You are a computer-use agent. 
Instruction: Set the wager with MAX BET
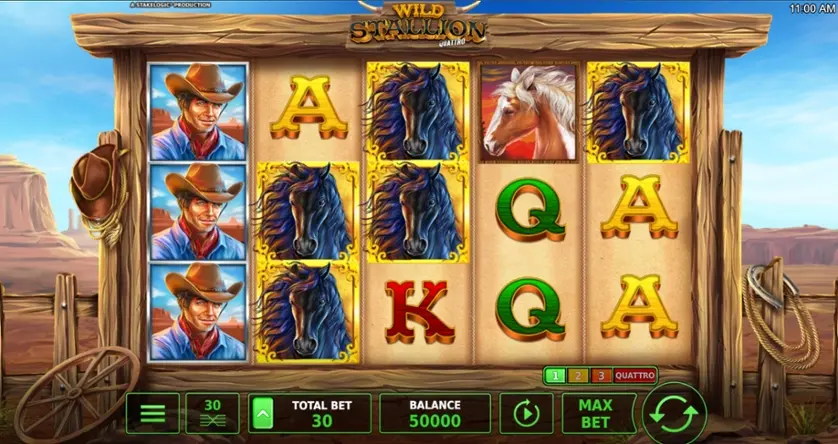[x=598, y=413]
